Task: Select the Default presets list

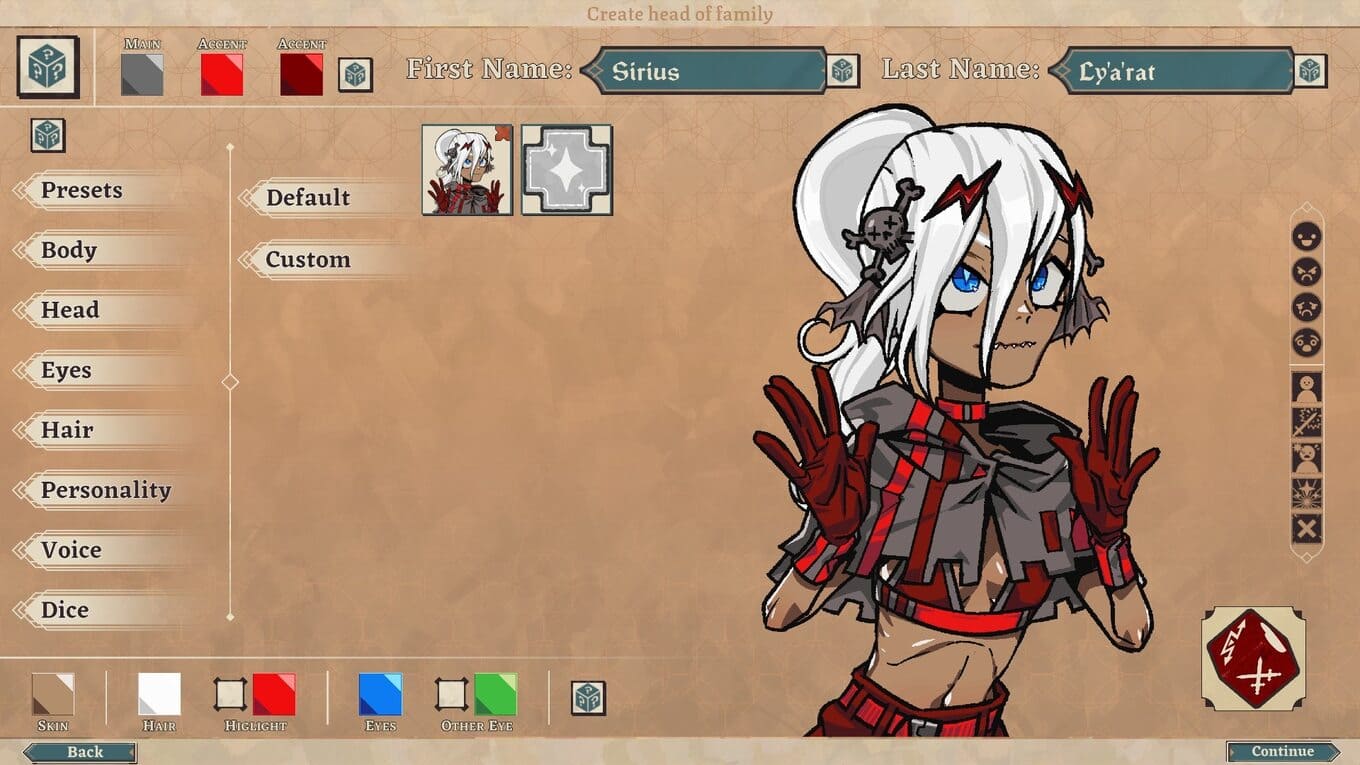Action: (308, 198)
